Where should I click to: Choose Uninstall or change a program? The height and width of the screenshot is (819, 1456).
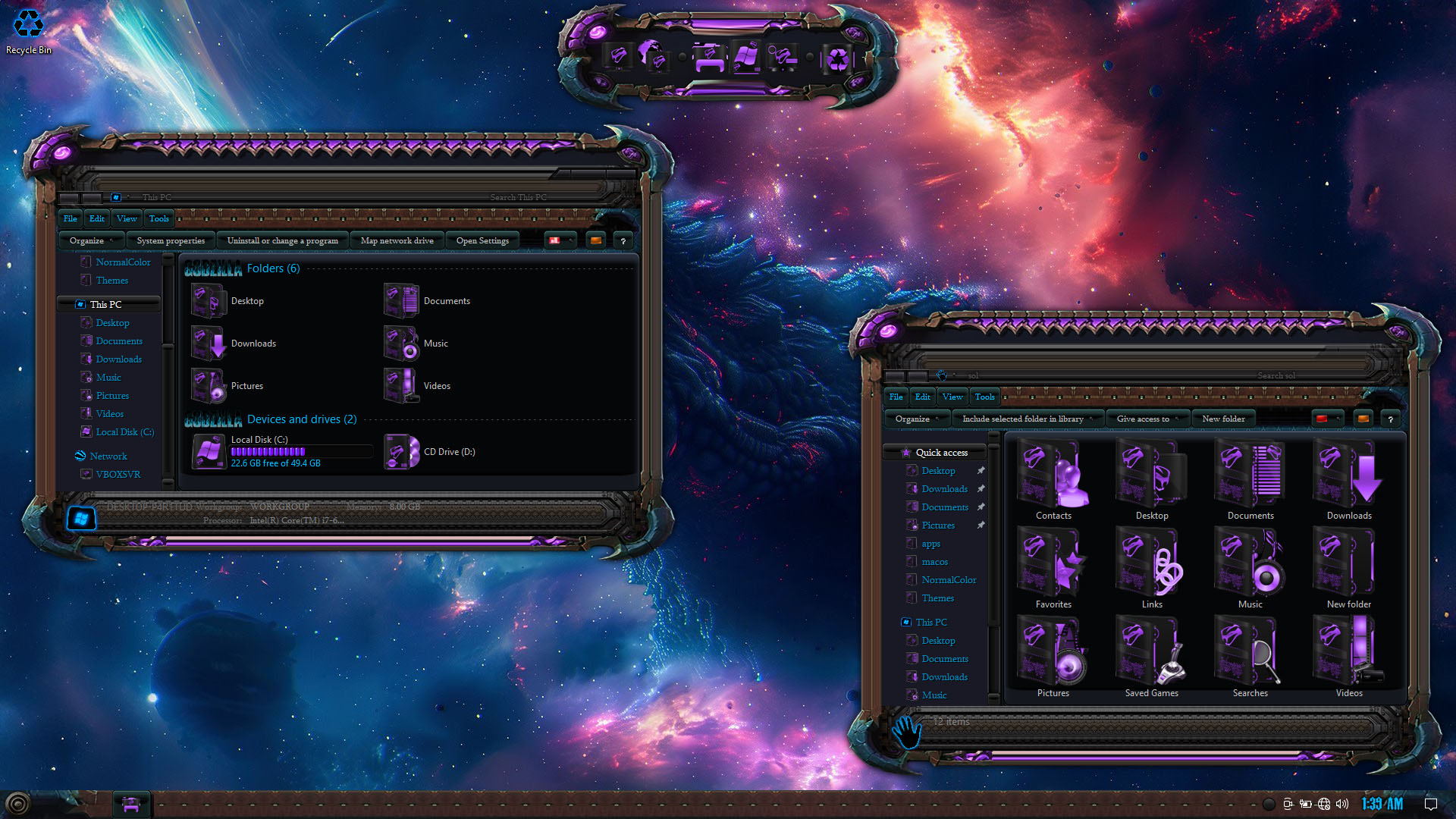(x=282, y=241)
